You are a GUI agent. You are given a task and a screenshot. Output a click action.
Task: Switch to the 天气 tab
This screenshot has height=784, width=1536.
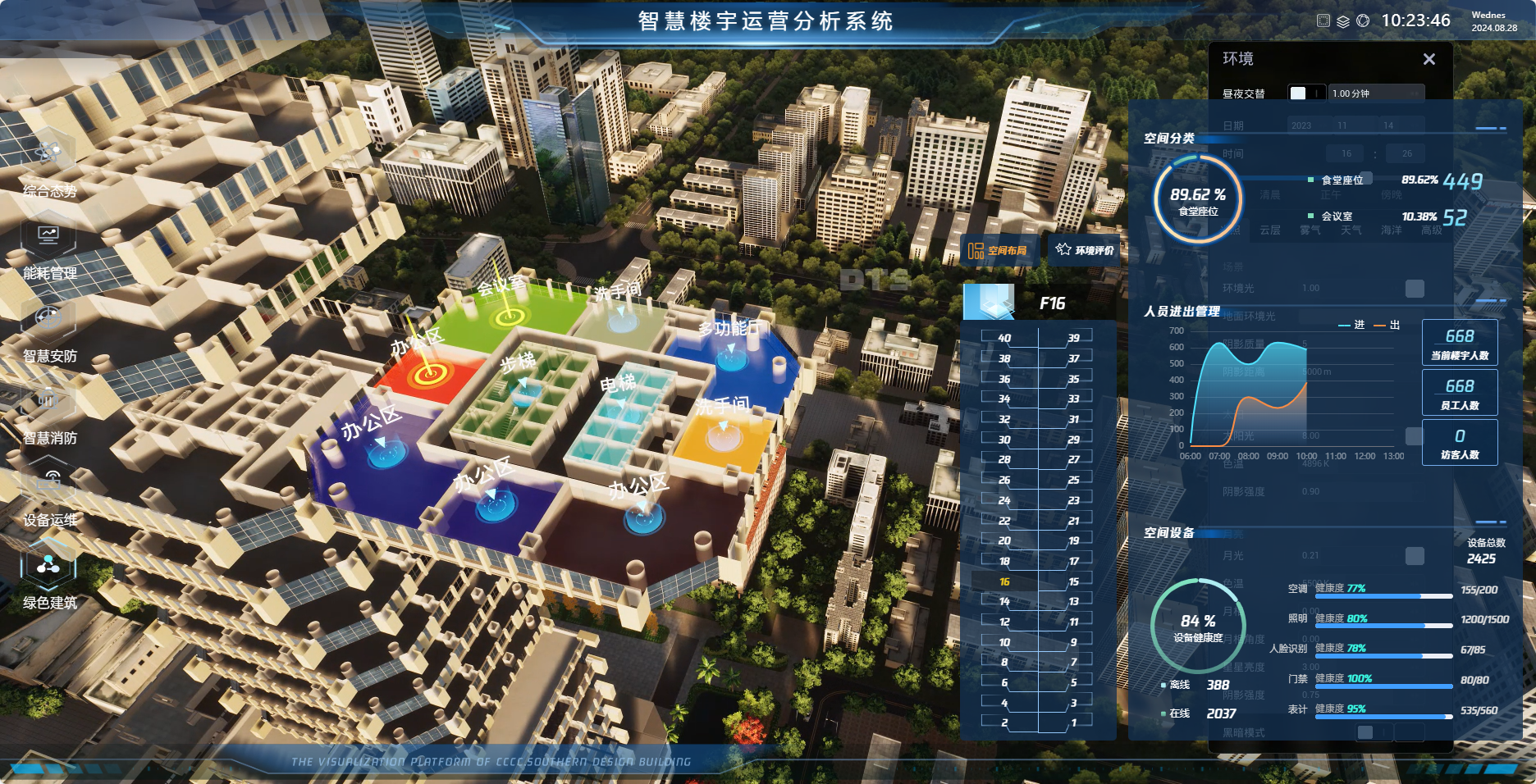1352,230
